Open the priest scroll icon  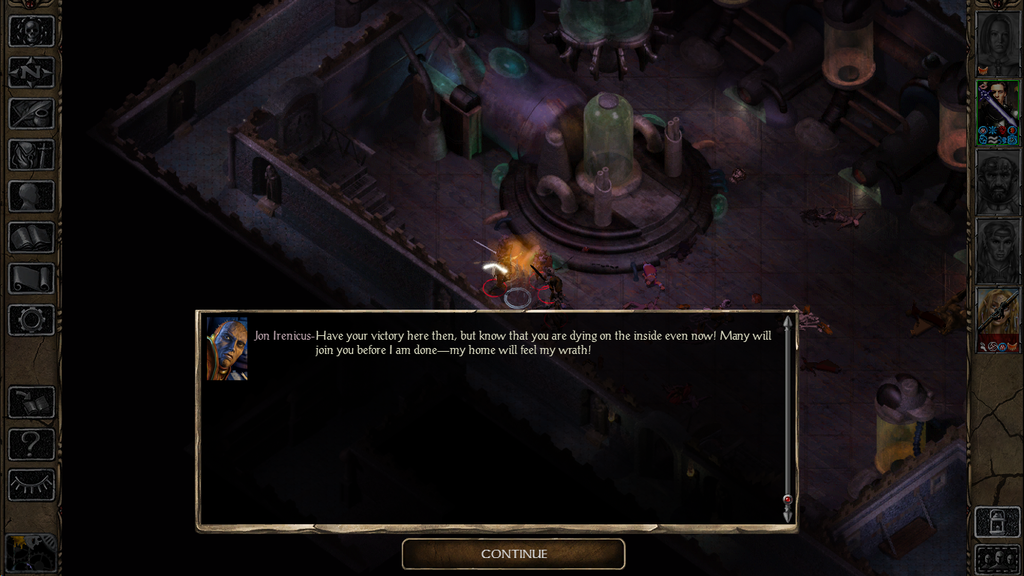31,278
